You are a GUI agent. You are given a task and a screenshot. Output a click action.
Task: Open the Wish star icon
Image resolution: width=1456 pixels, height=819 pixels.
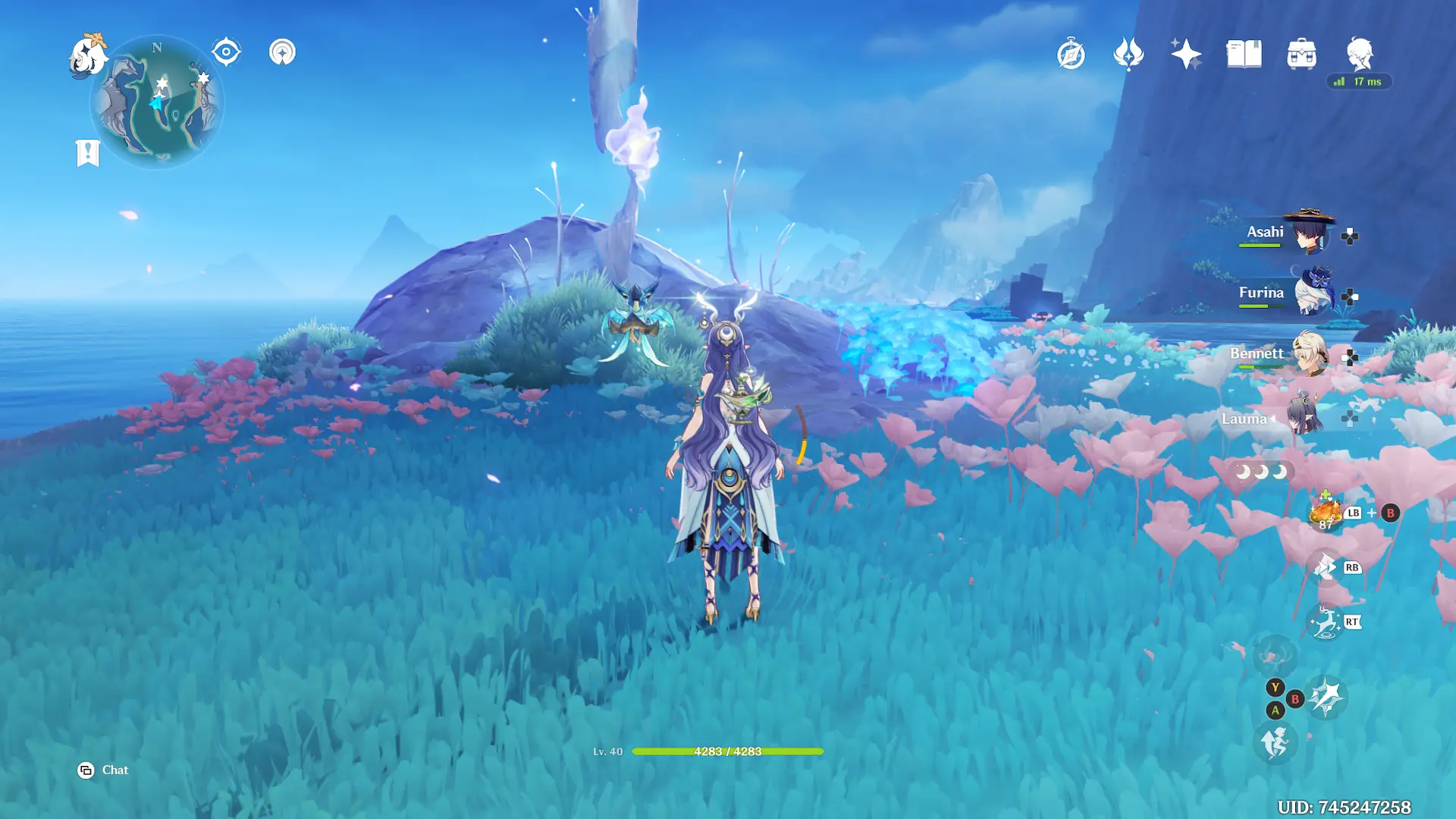[1186, 55]
